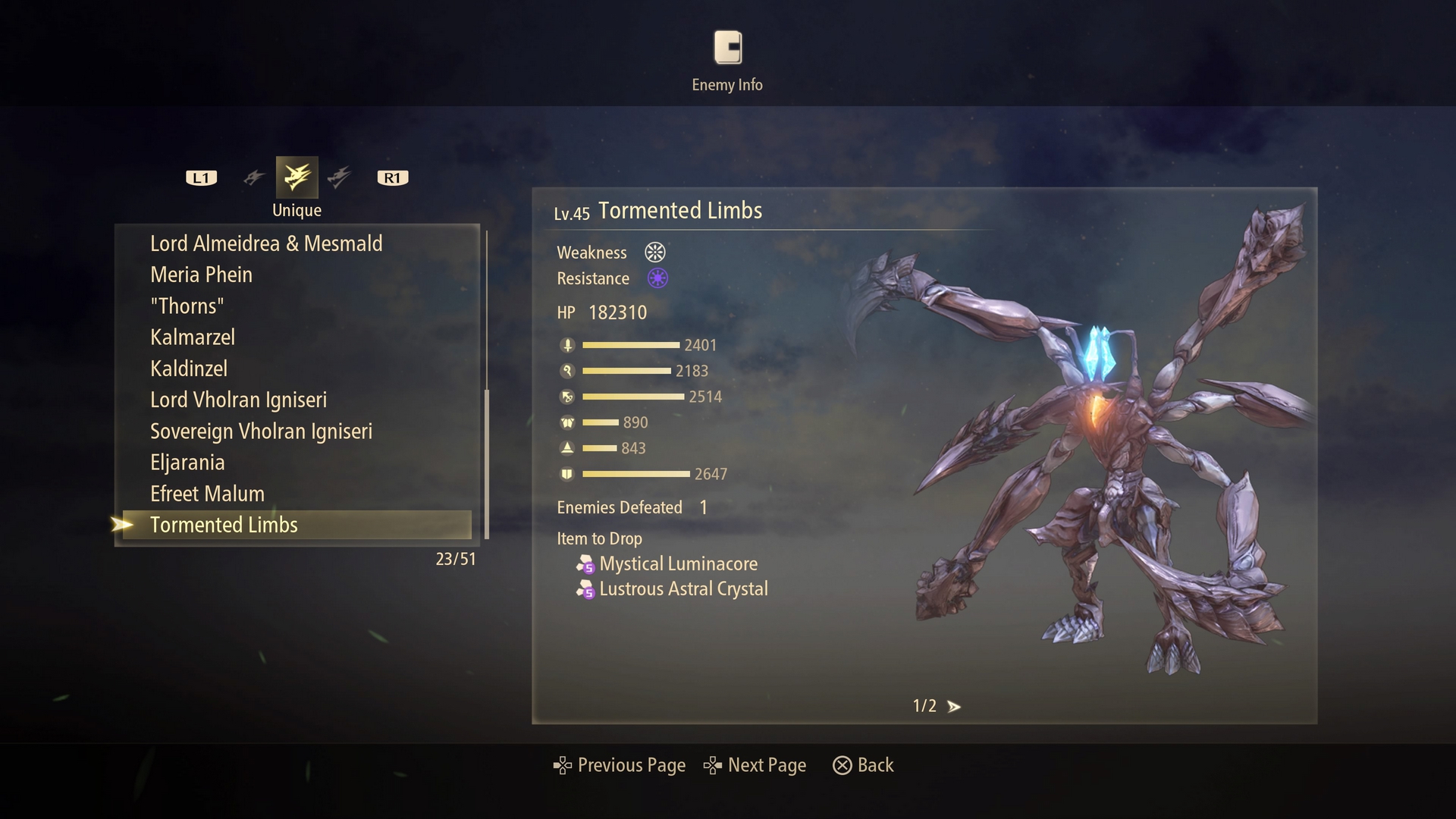Screen dimensions: 1456x819
Task: View the Mystical Luminacore drop item
Action: click(x=678, y=563)
